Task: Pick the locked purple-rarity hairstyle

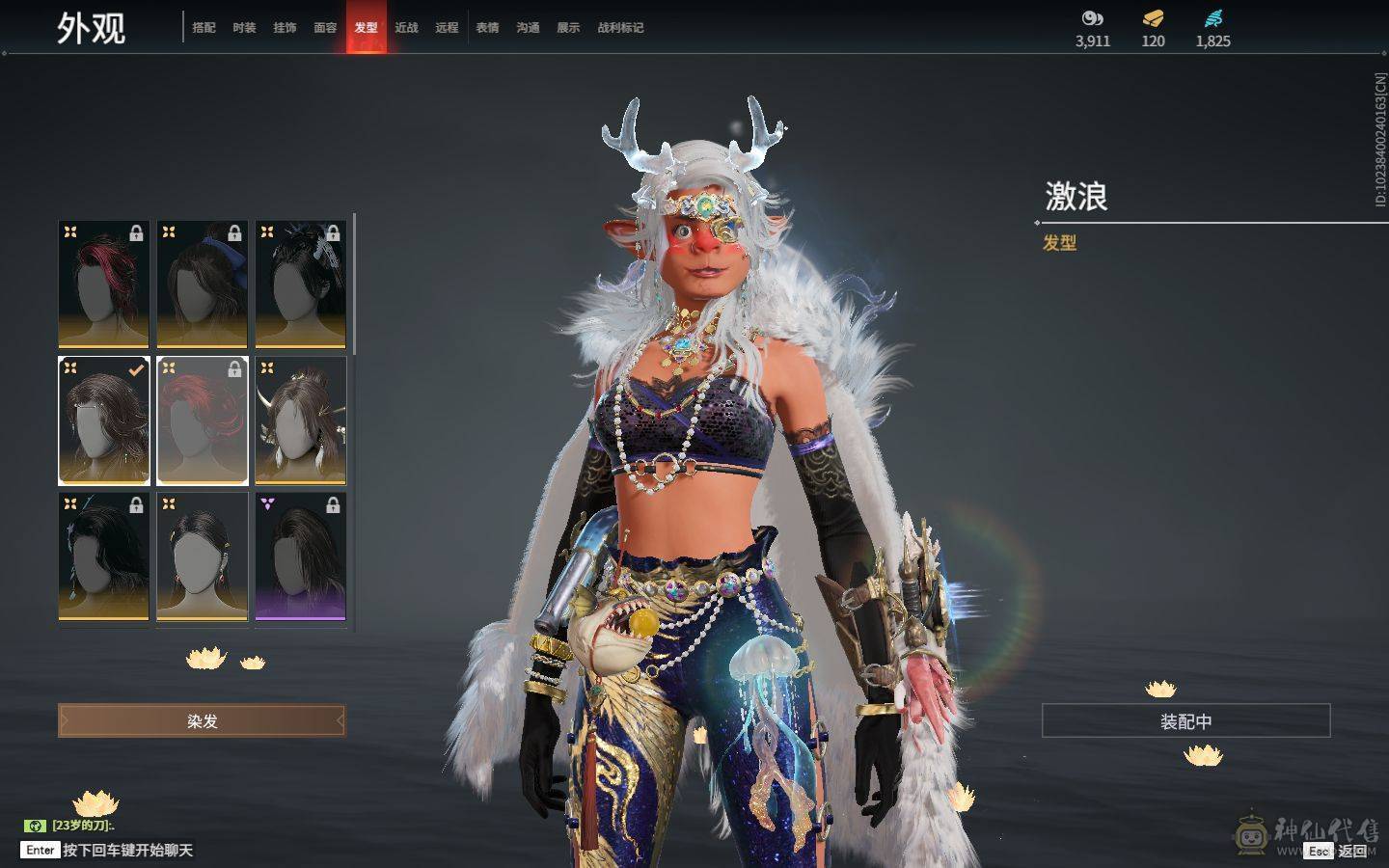Action: point(301,556)
